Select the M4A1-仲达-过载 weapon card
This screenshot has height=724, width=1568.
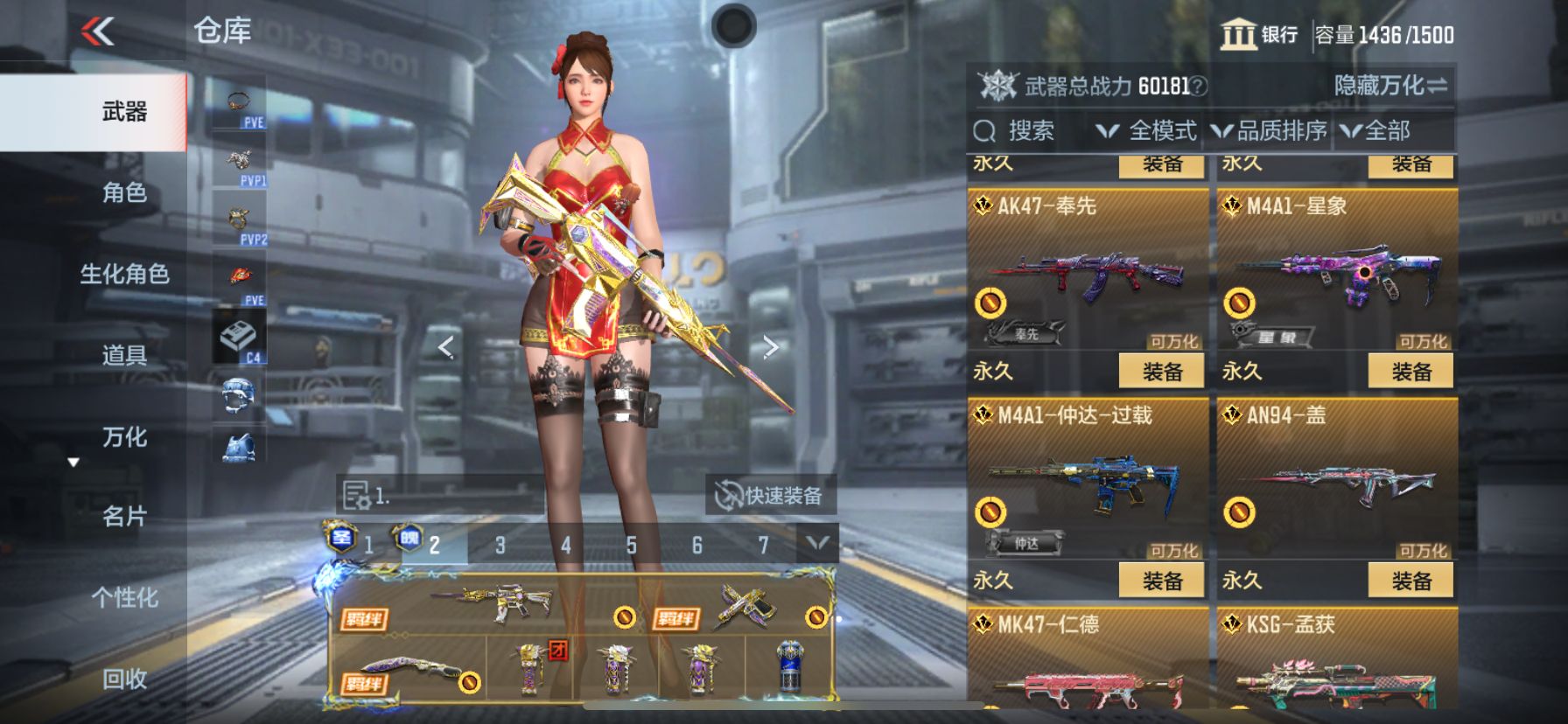(1087, 481)
